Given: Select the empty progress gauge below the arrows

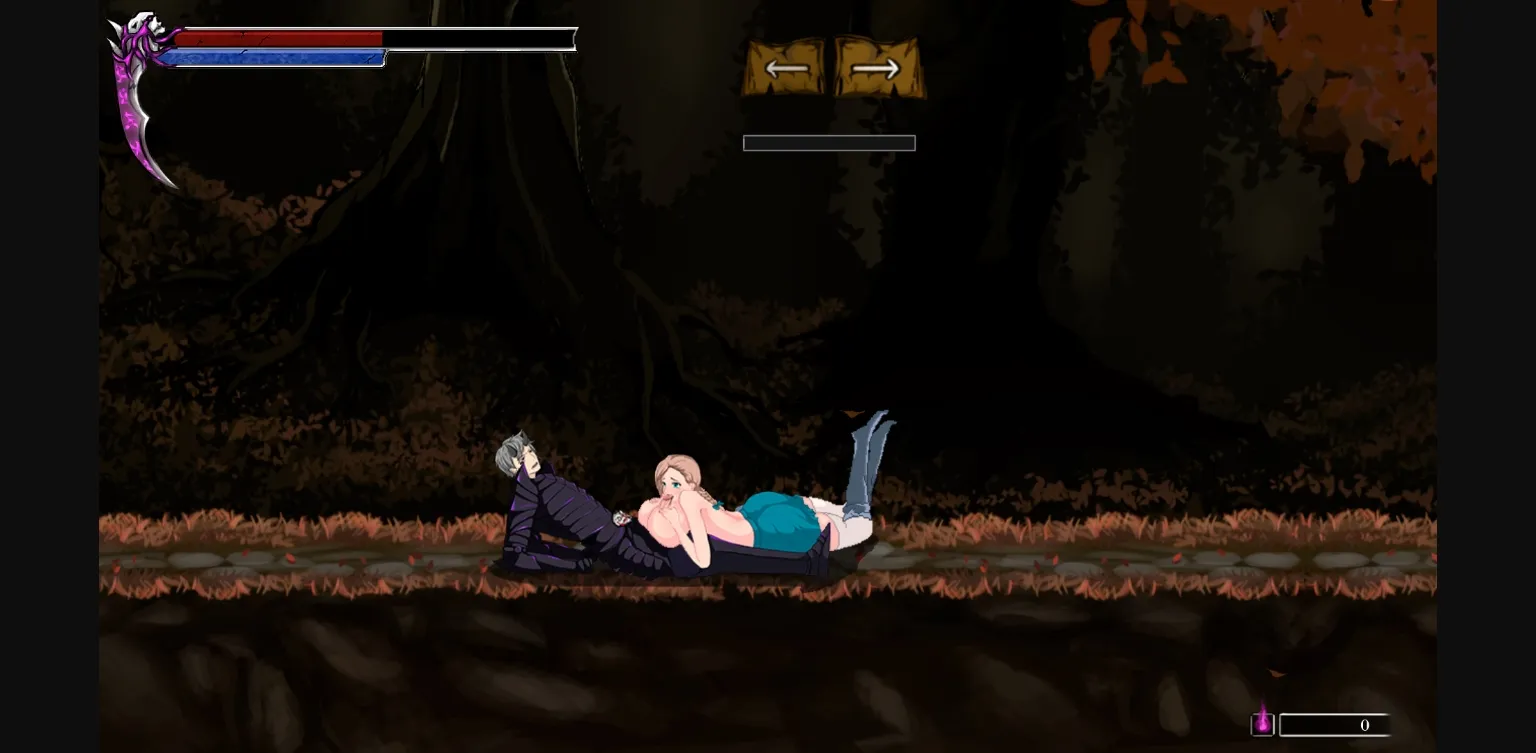Looking at the screenshot, I should tap(829, 142).
